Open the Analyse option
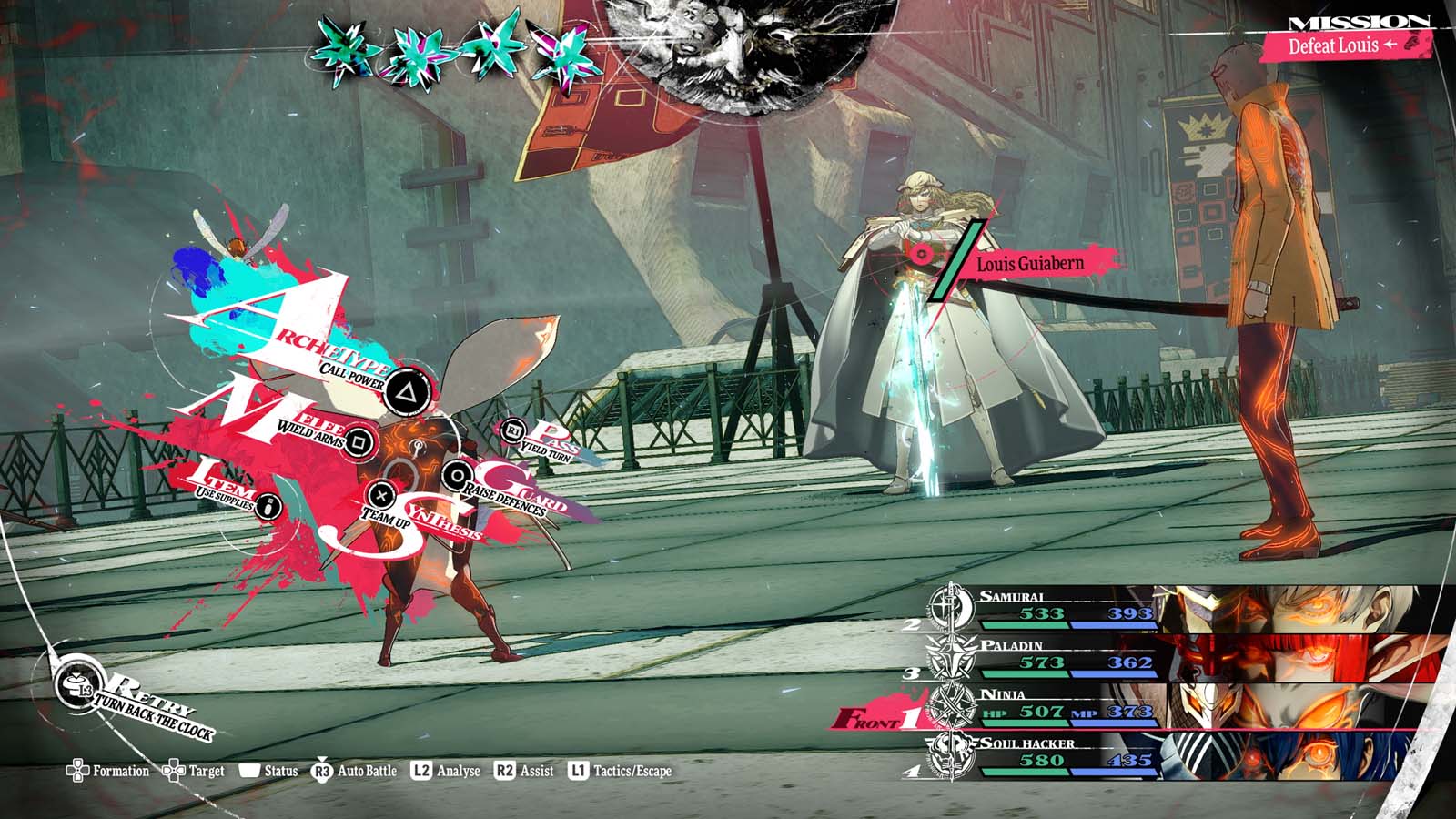 tap(446, 772)
